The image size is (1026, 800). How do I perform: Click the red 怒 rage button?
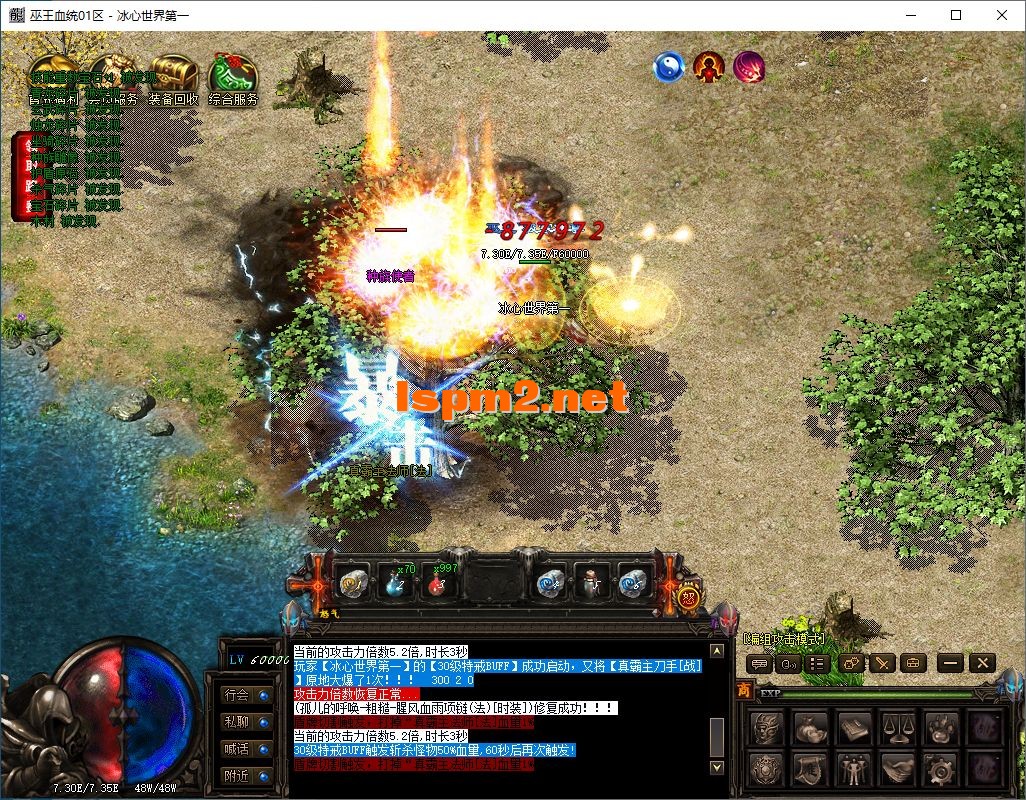point(688,598)
